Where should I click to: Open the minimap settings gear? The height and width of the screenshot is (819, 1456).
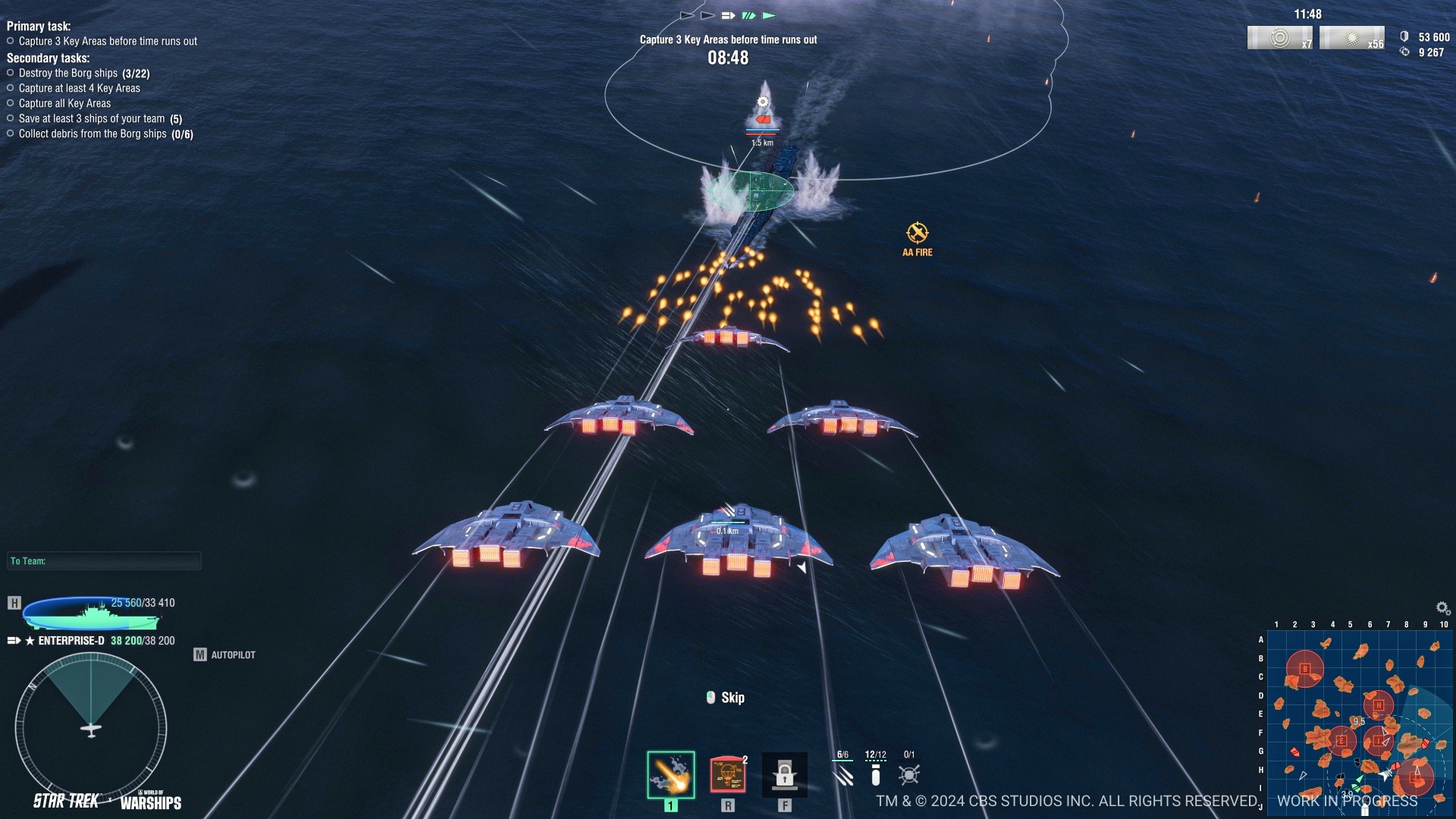point(1442,608)
